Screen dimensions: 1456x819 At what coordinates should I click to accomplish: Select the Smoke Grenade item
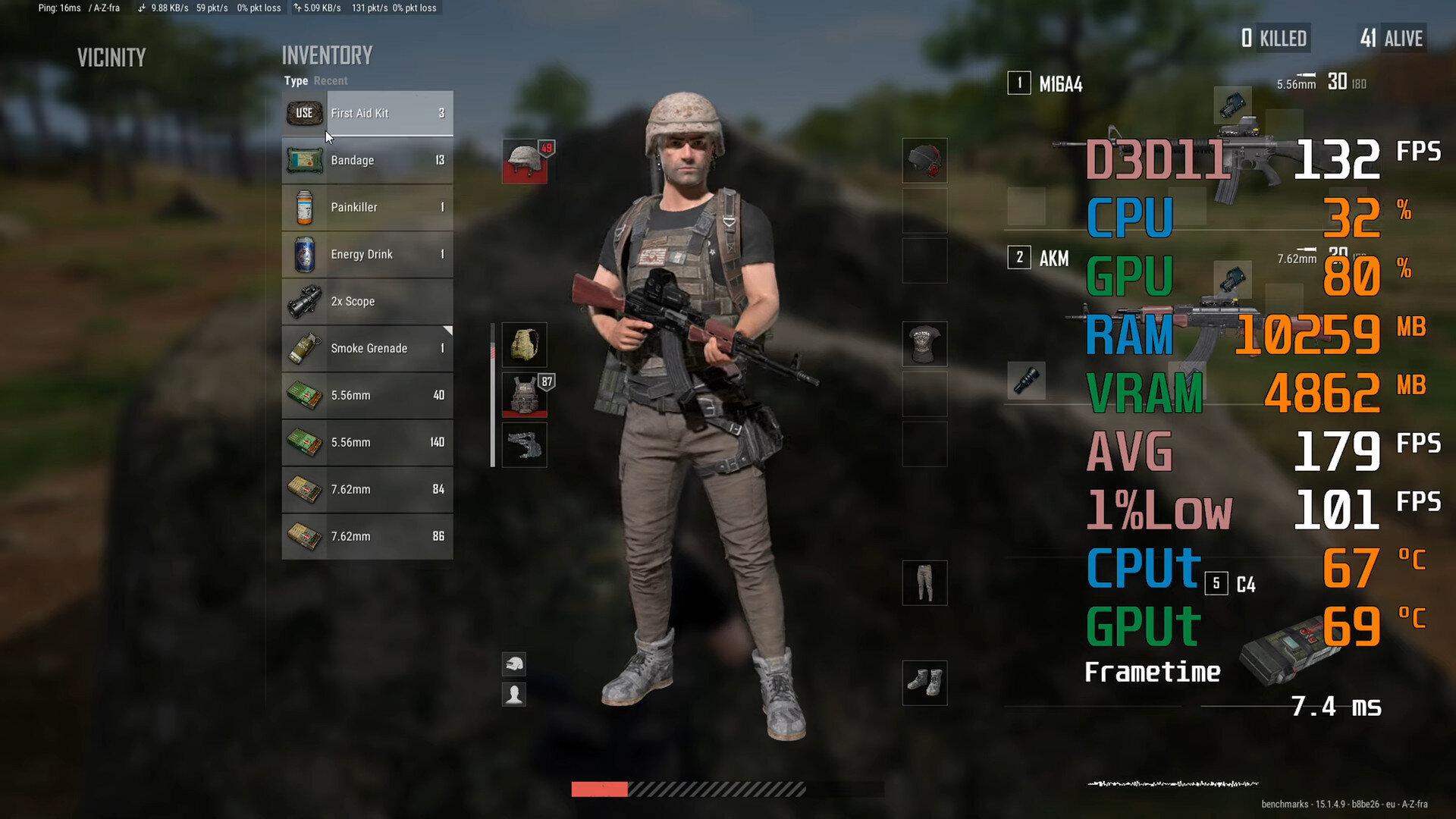pos(368,348)
